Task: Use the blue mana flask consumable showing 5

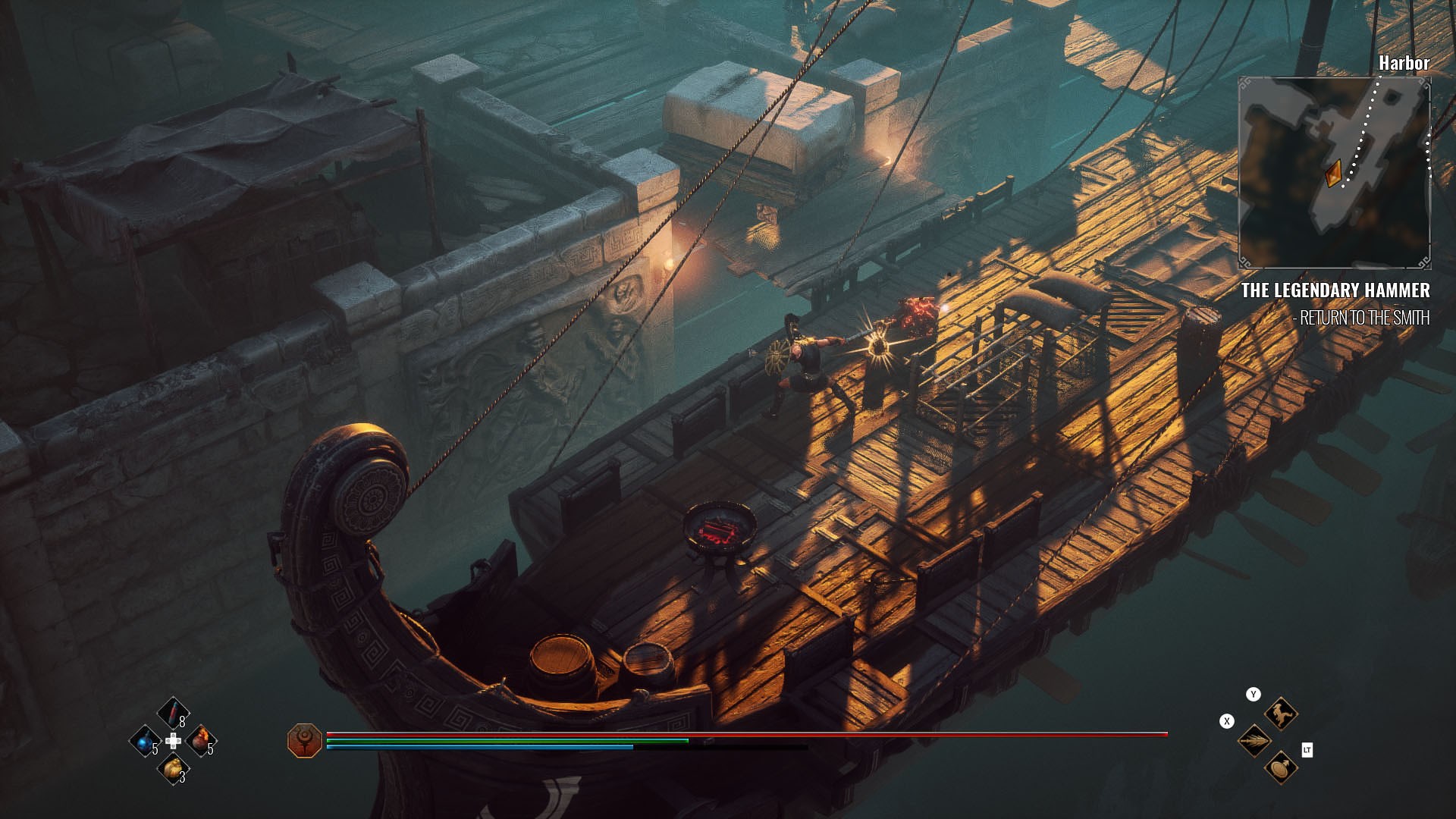Action: point(146,742)
